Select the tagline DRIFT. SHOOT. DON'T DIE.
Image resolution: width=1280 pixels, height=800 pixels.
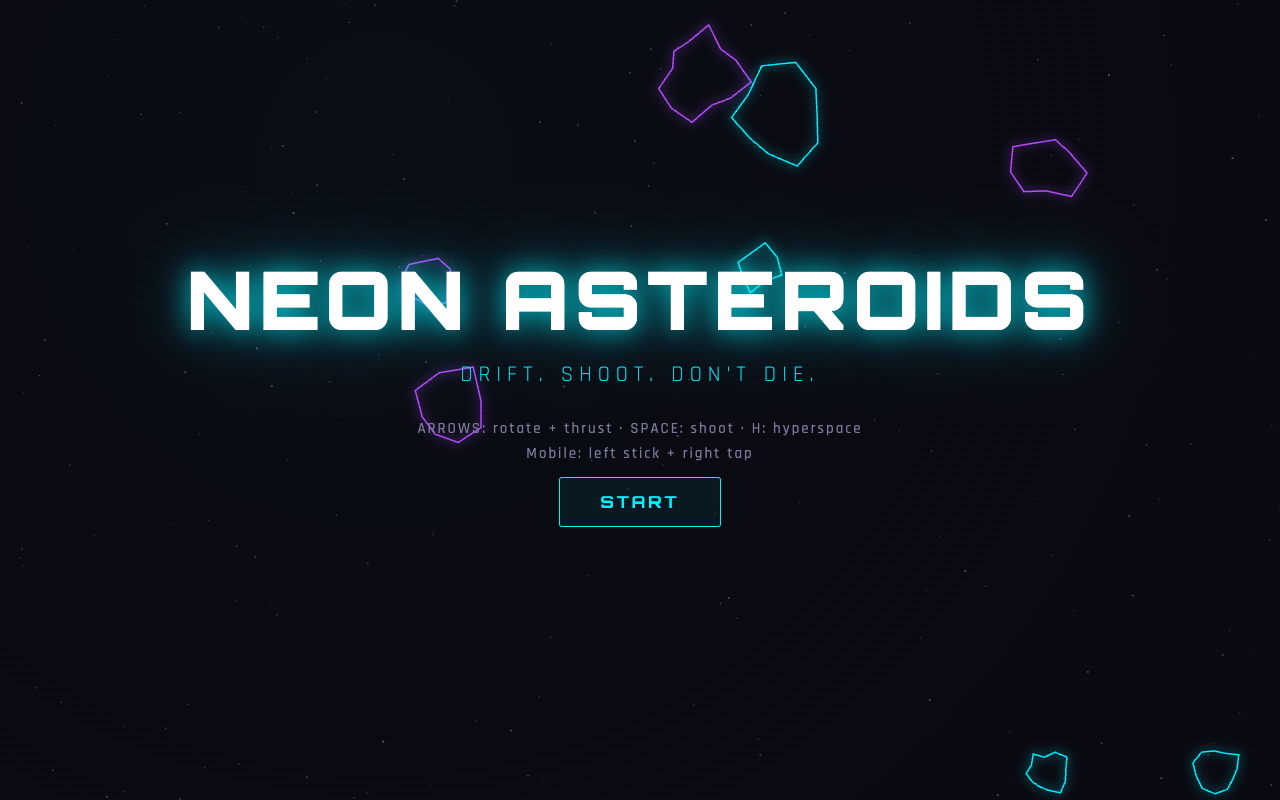[x=638, y=373]
